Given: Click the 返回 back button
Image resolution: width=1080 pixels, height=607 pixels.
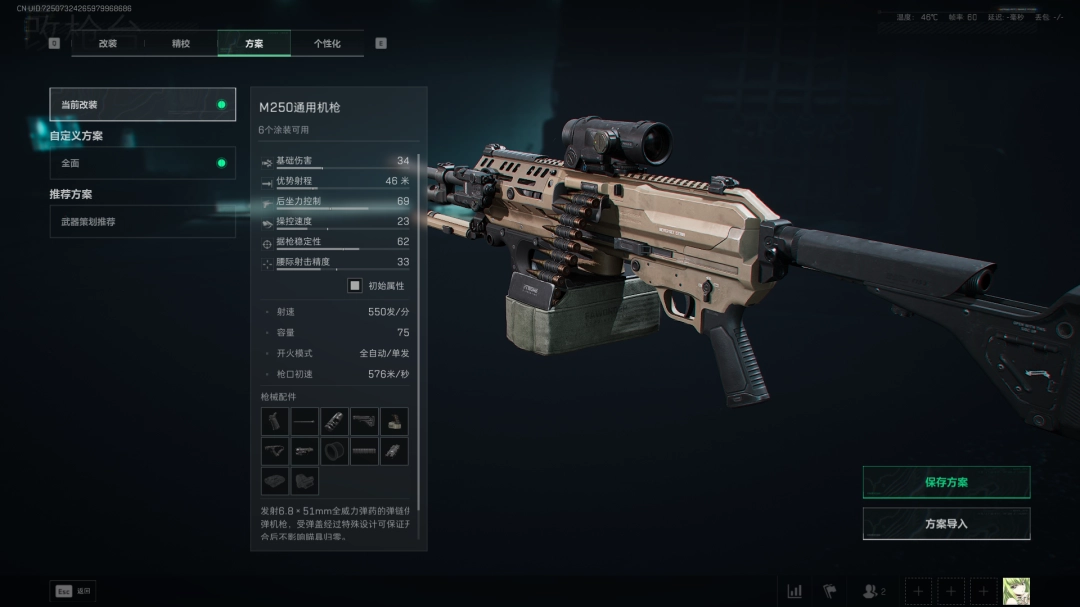Looking at the screenshot, I should click(x=73, y=591).
